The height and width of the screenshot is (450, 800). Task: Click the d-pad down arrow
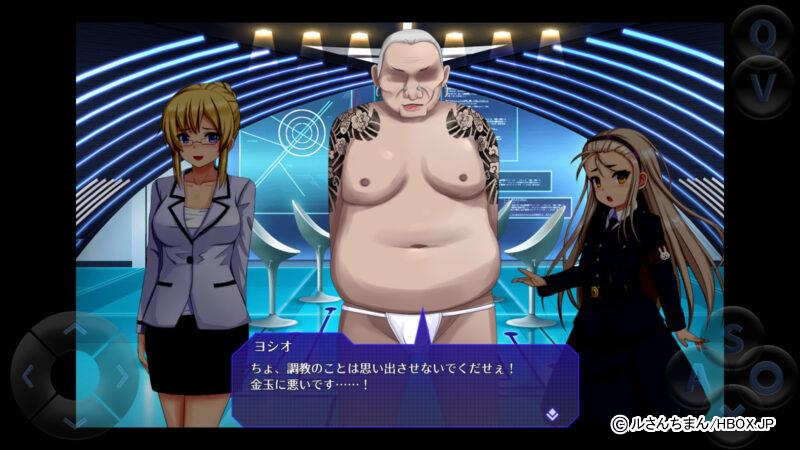(75, 422)
